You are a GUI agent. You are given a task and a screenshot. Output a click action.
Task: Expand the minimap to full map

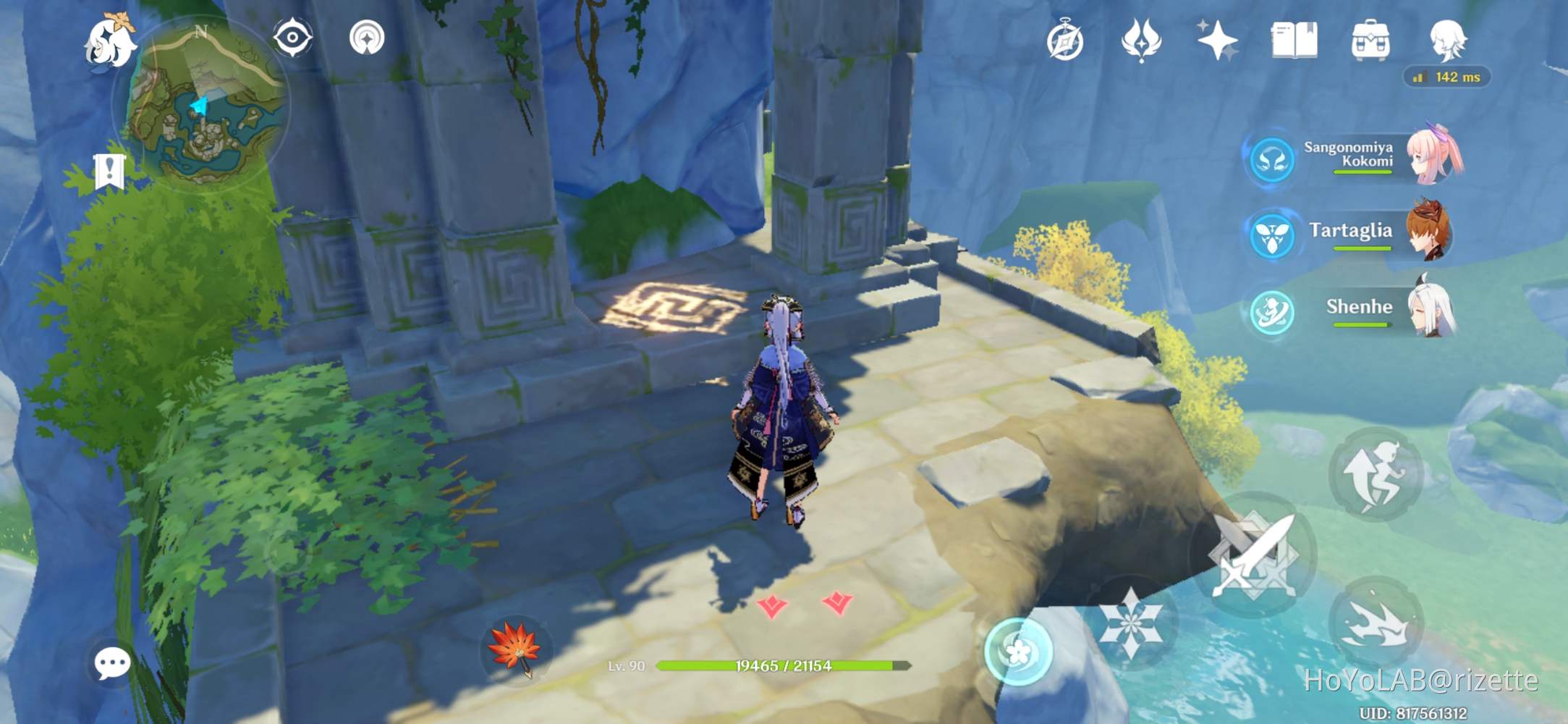point(203,94)
